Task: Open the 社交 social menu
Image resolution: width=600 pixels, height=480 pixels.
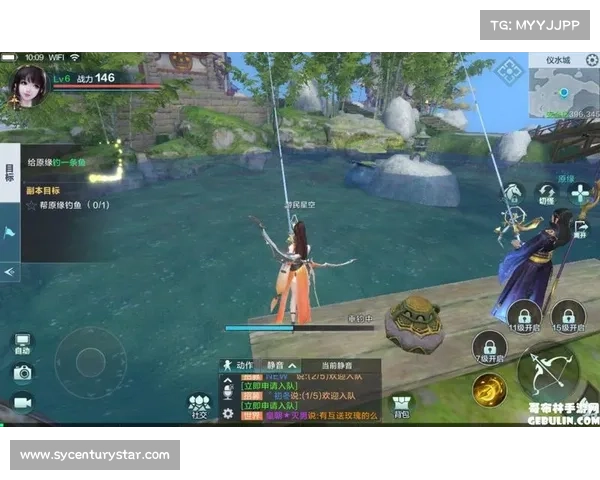Action: click(x=198, y=405)
